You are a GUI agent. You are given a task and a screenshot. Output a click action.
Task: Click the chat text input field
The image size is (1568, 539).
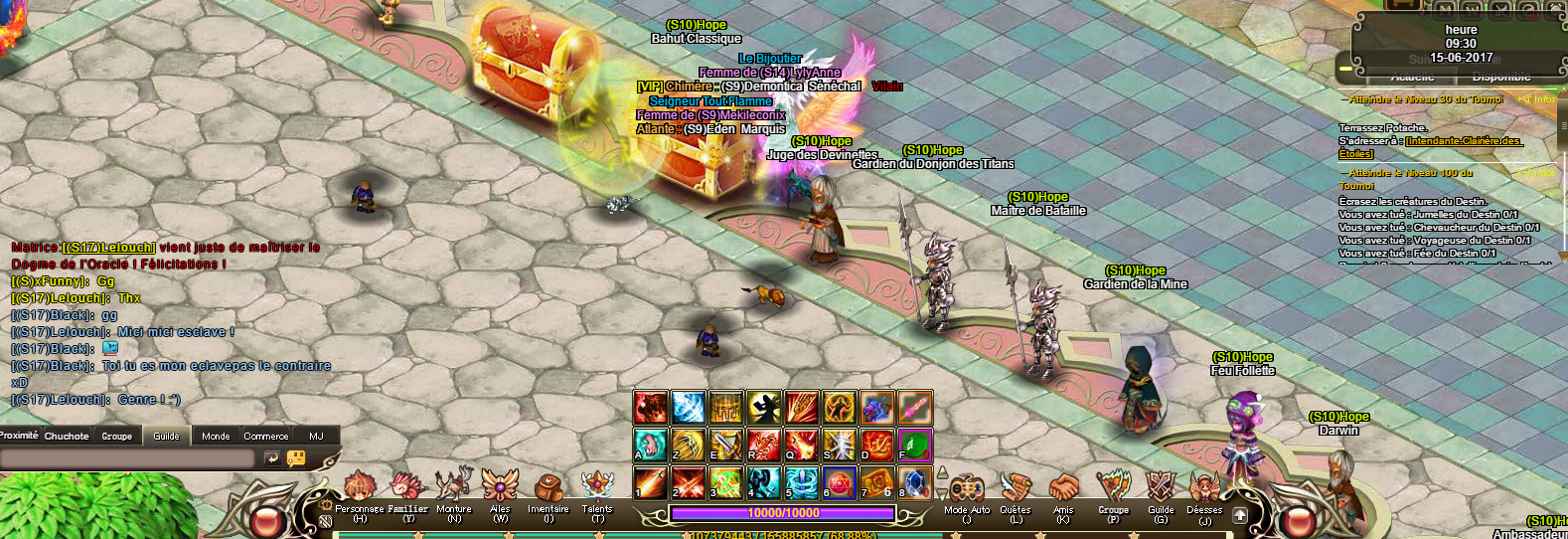pyautogui.click(x=127, y=457)
